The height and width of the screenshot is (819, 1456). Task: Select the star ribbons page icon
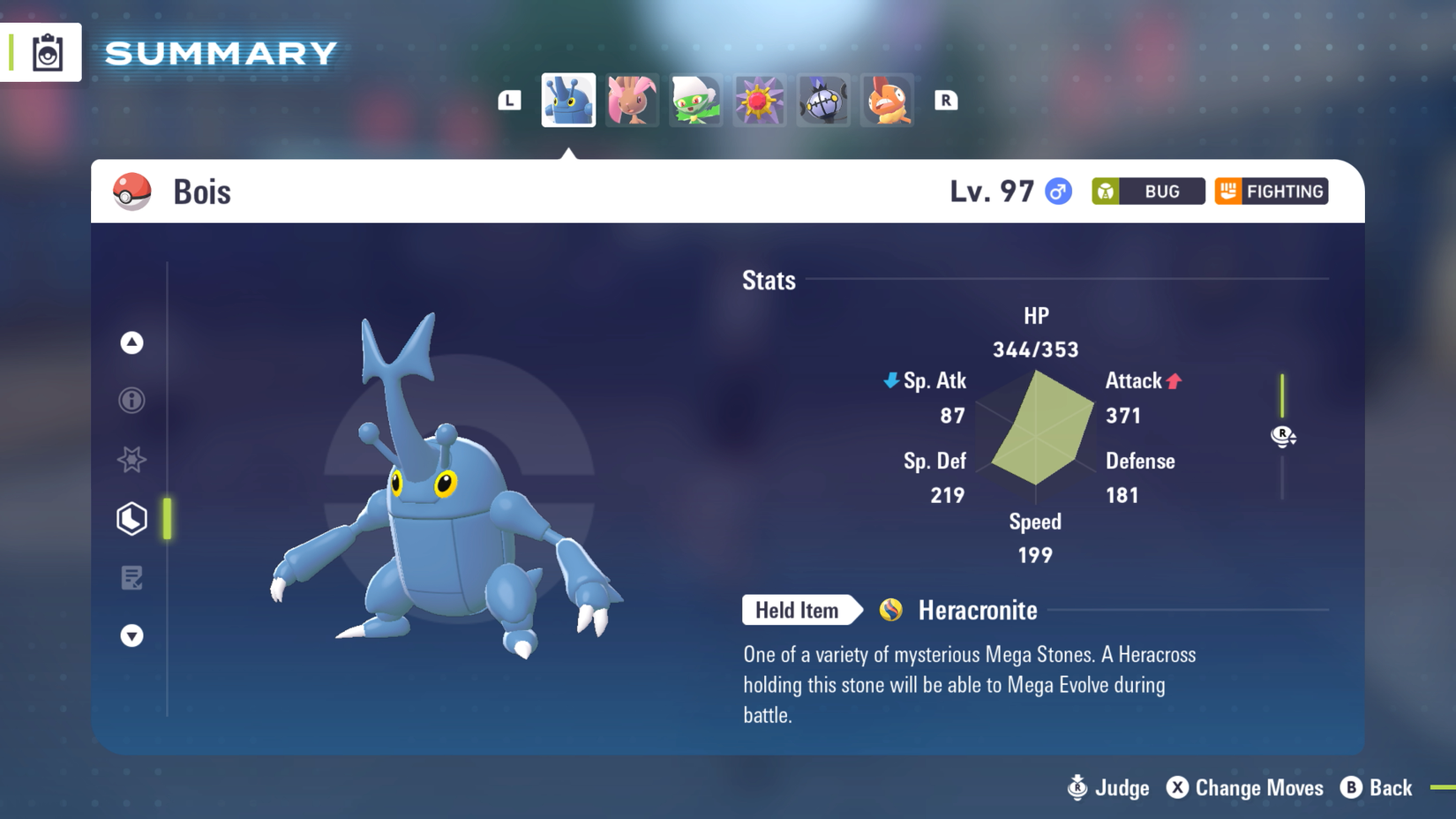tap(131, 460)
